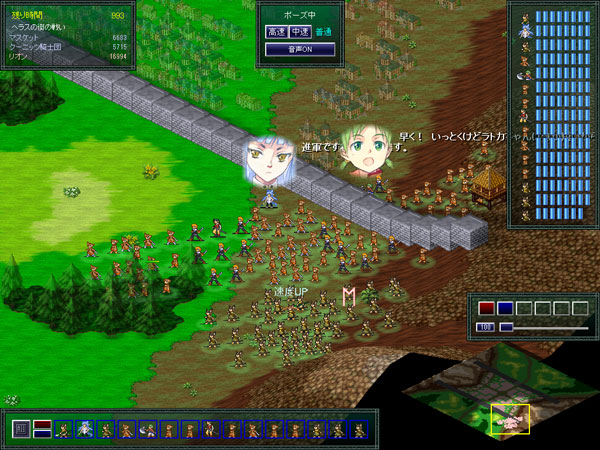Set game speed to 高速 (high speed)

coord(276,32)
